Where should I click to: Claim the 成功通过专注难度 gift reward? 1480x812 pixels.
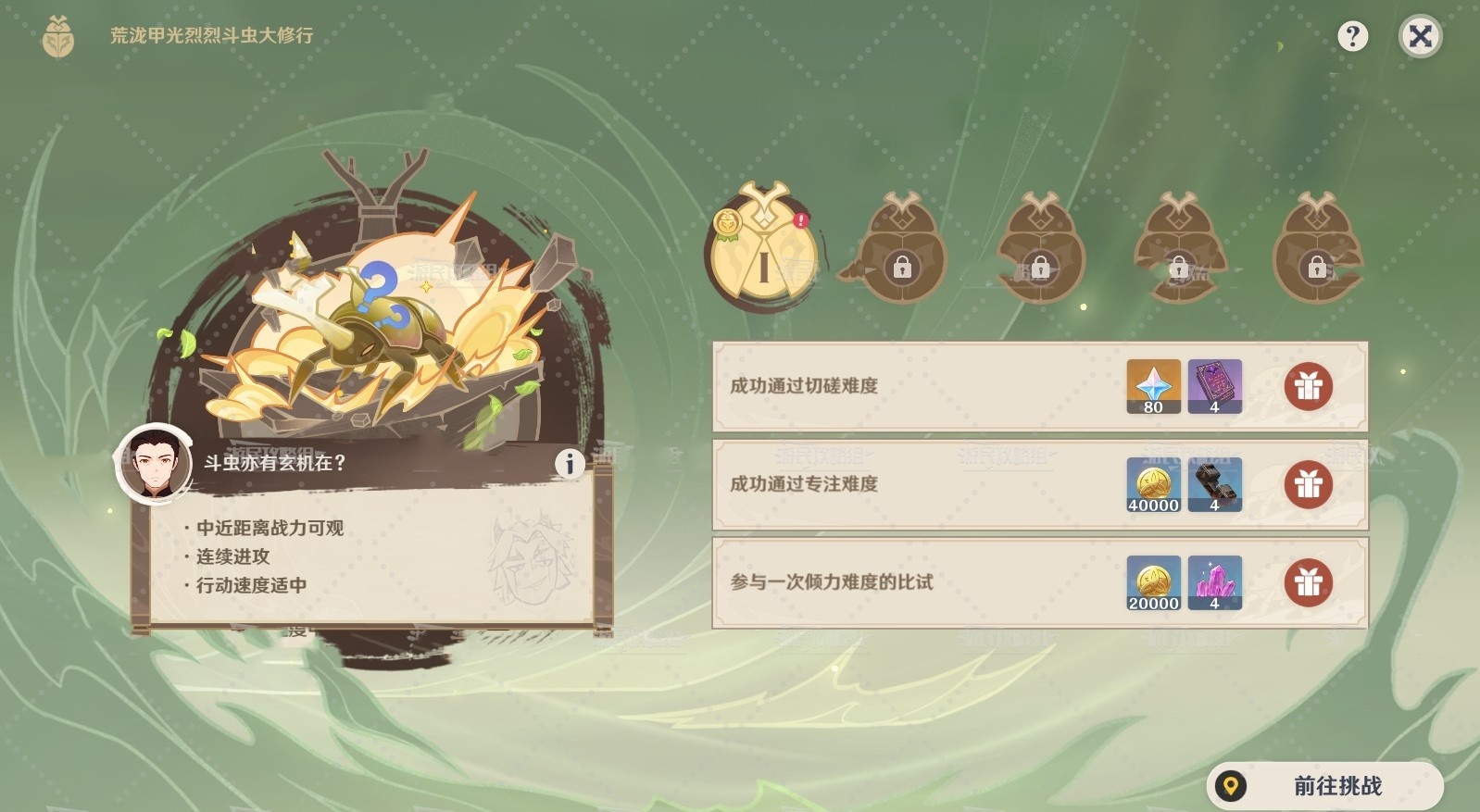[1307, 484]
